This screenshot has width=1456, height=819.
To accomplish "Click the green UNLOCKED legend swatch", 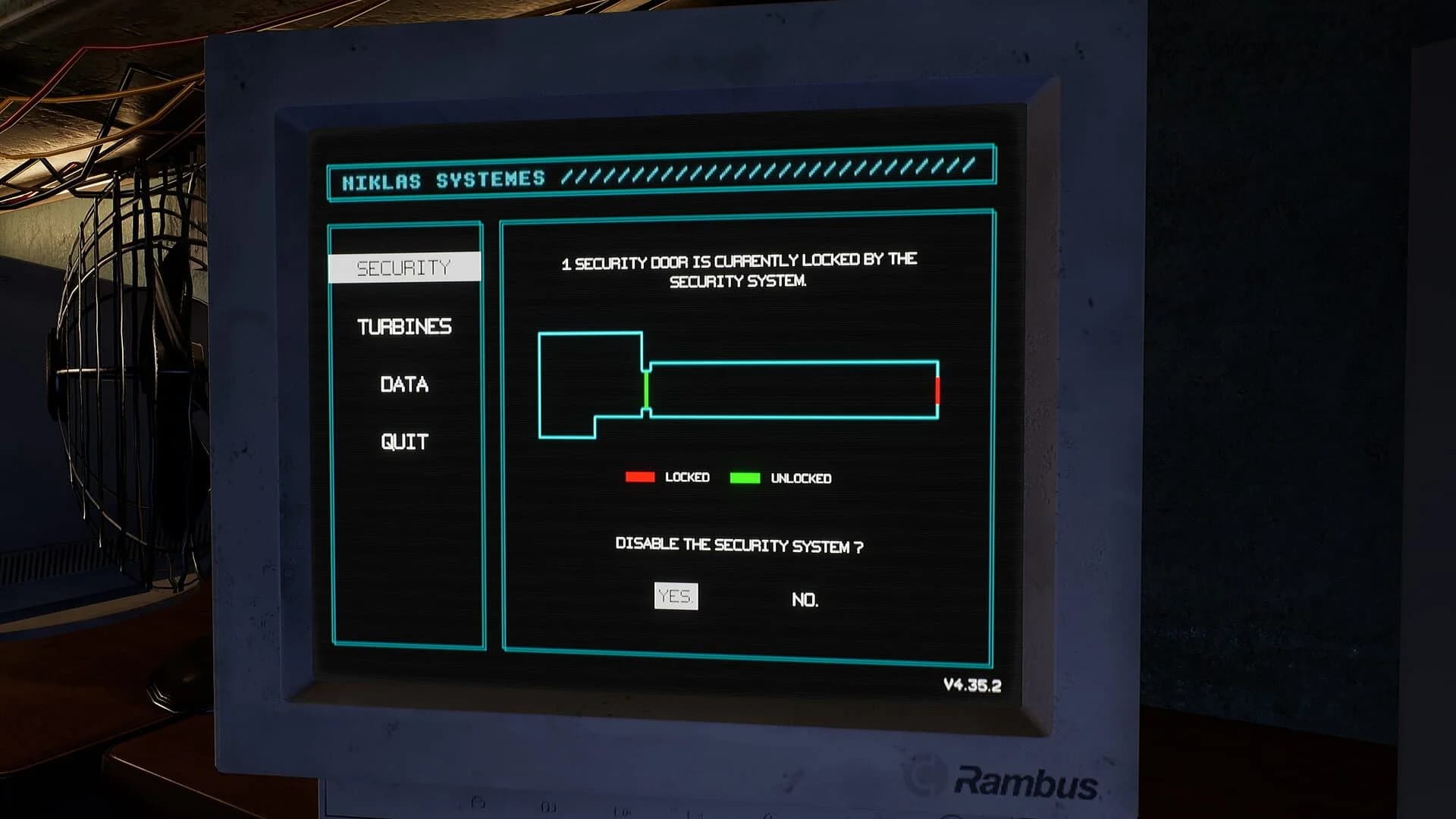I will pos(745,478).
